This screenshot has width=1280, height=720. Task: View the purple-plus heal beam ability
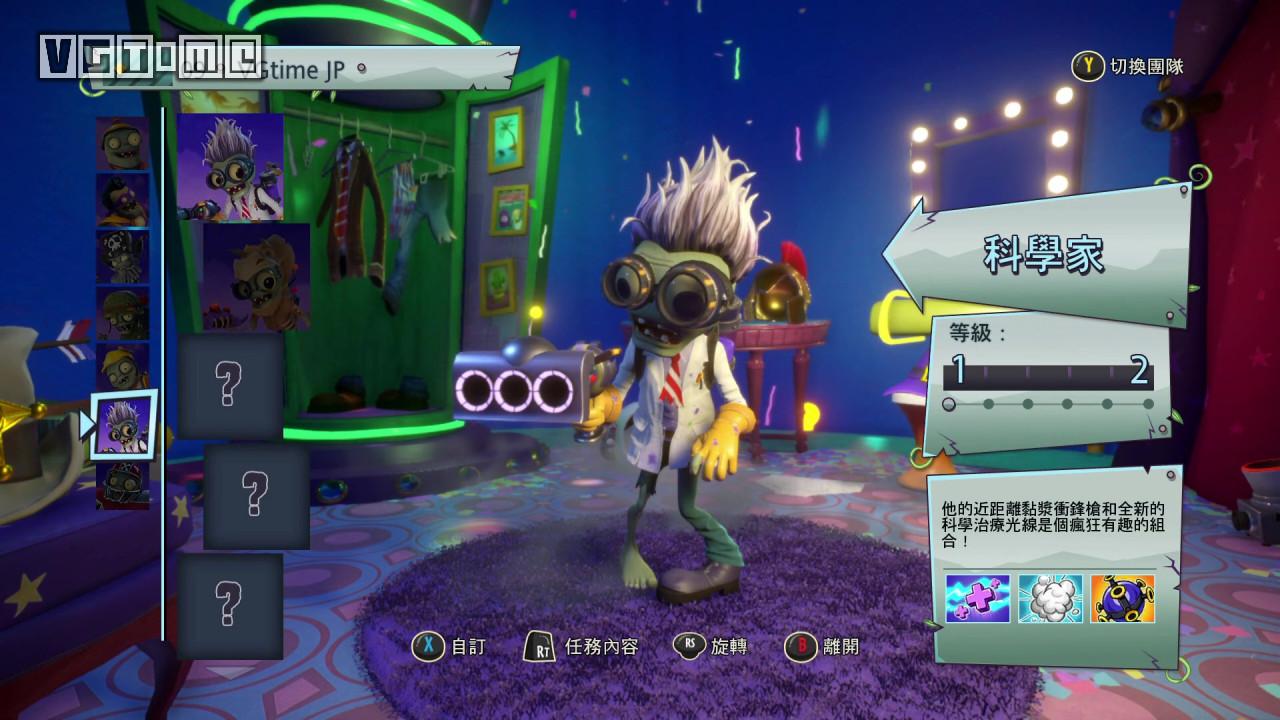pos(977,598)
